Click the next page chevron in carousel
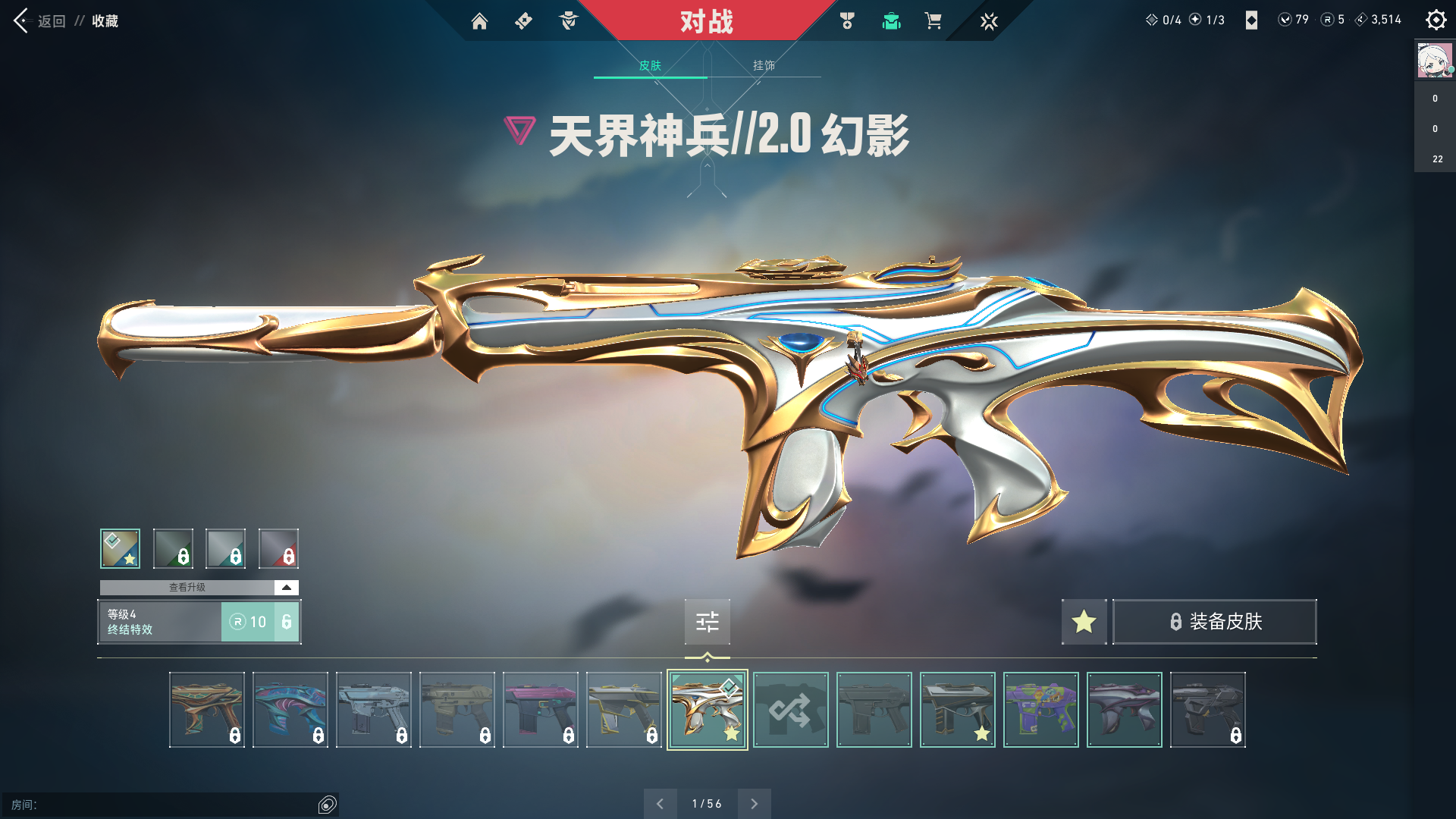 [754, 803]
